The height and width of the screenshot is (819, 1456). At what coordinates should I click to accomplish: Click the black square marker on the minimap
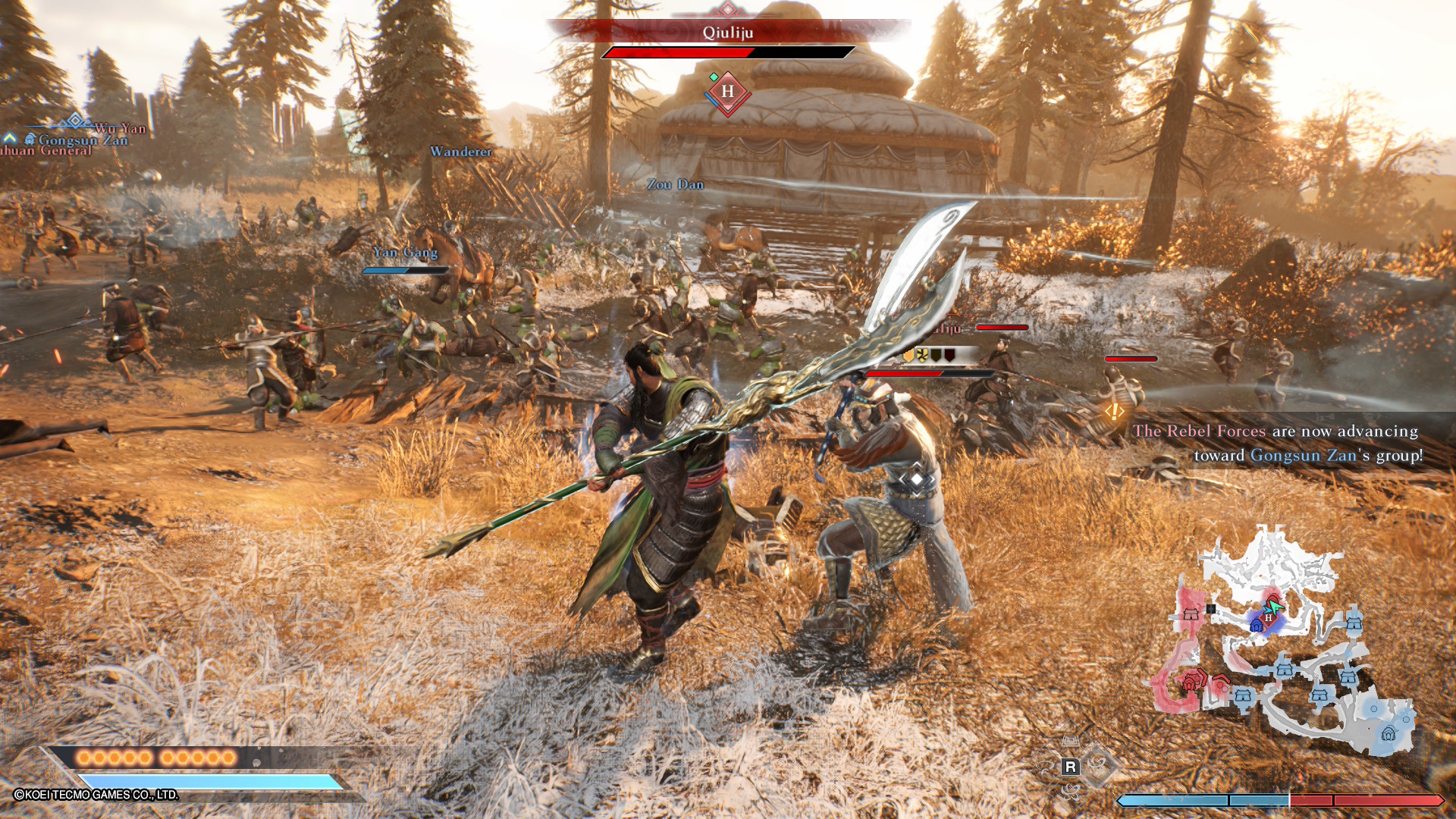click(x=1211, y=609)
